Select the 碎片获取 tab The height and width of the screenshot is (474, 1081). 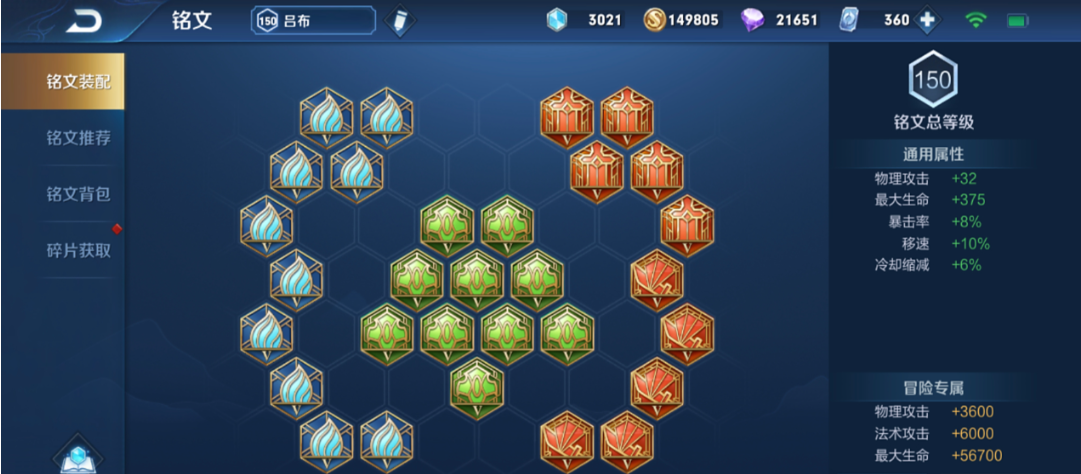[x=78, y=249]
